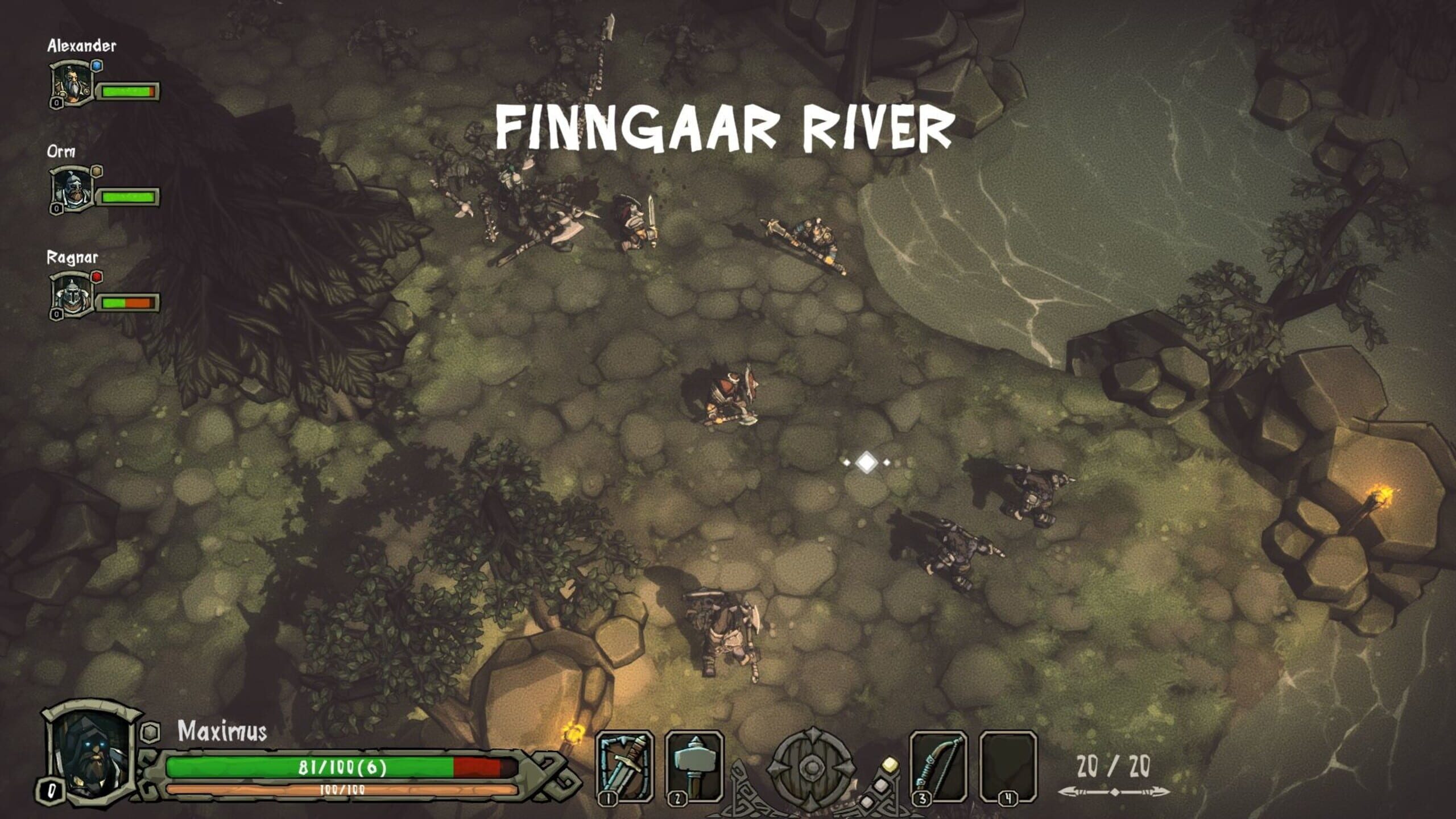Choose Orm's party portrait
This screenshot has width=1456, height=819.
click(73, 190)
